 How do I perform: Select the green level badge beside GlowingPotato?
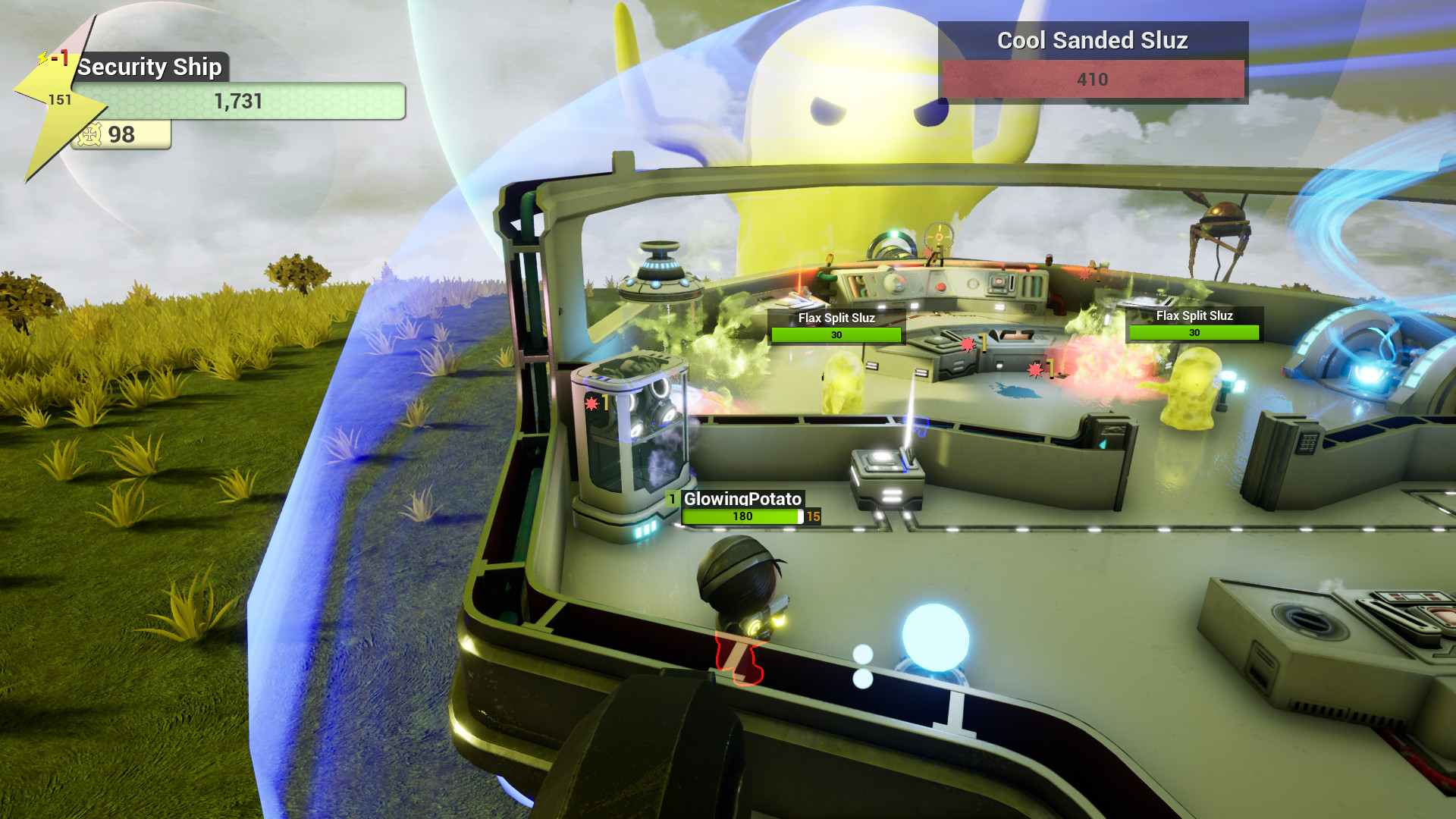672,500
